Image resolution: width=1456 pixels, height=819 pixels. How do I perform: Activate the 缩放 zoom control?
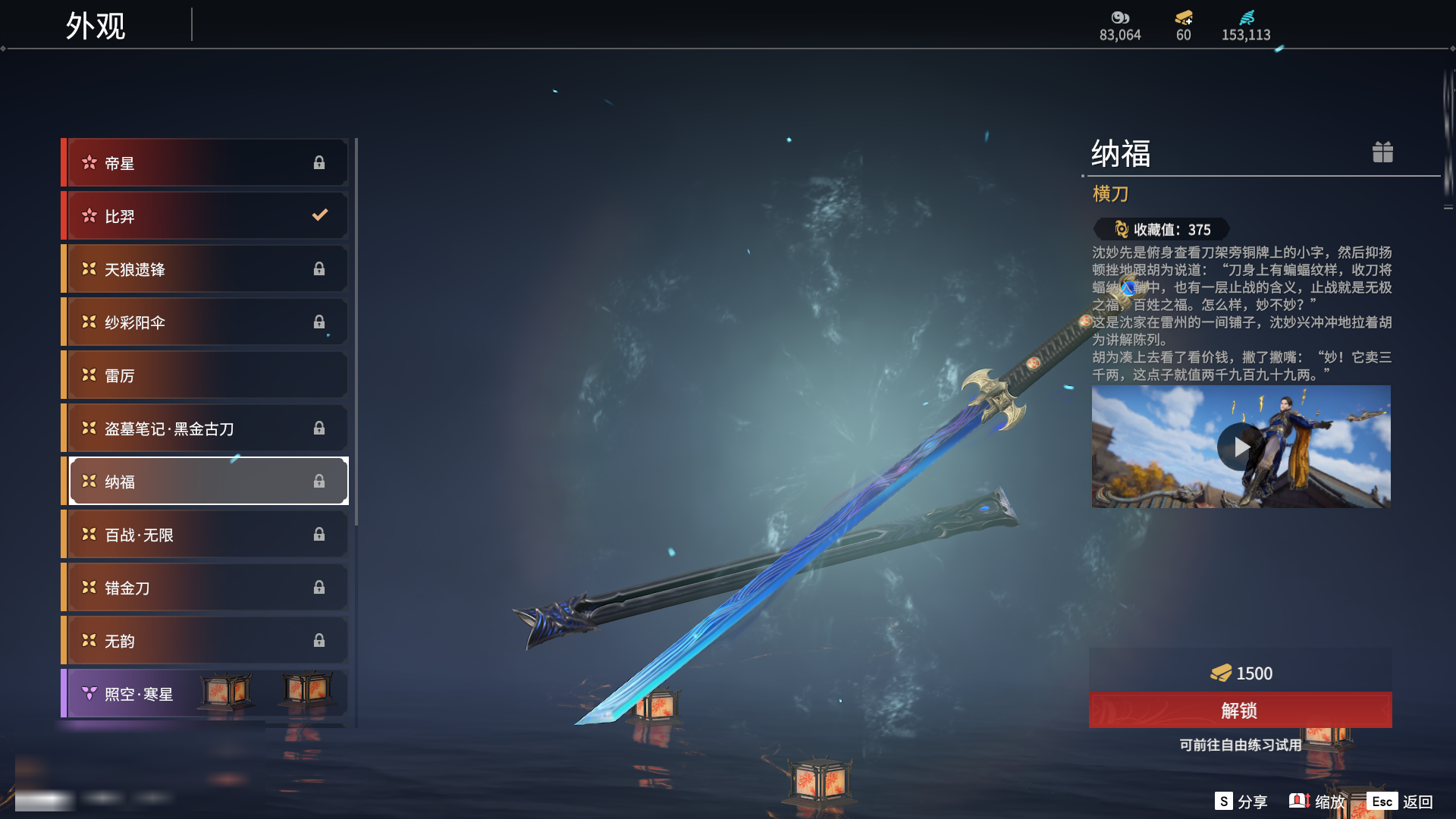[1317, 802]
